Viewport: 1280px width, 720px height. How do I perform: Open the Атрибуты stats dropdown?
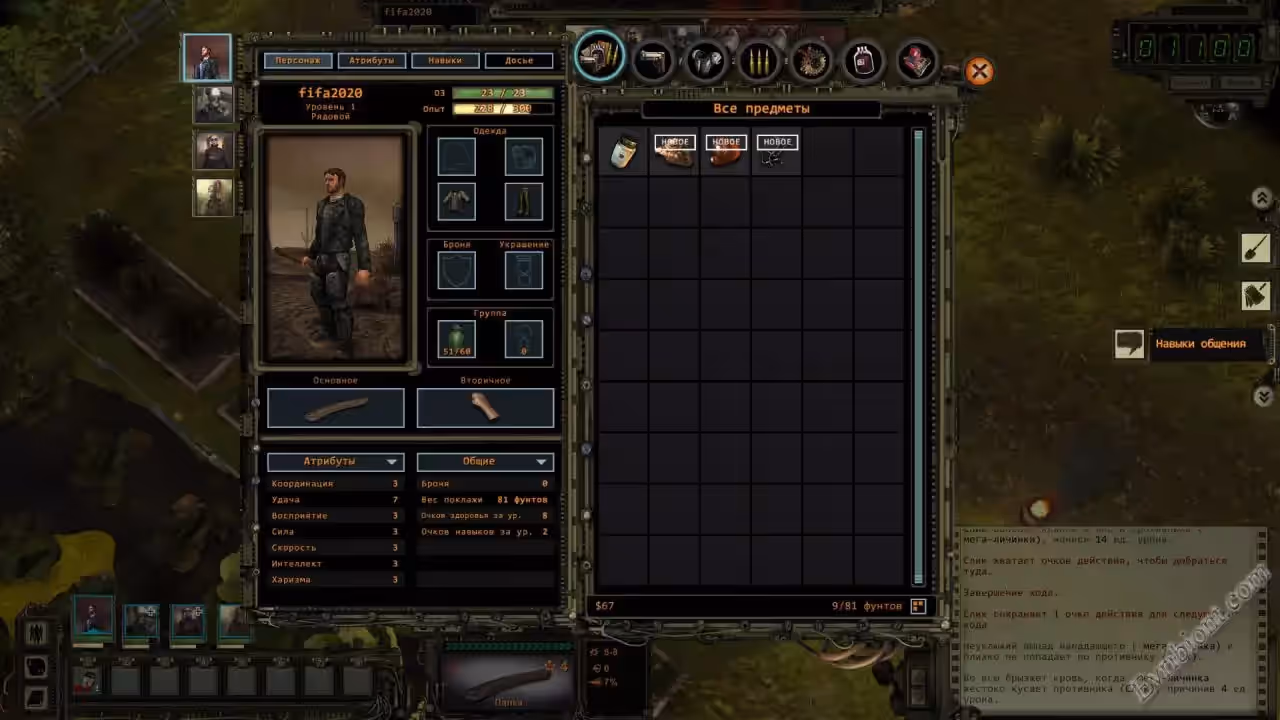click(x=335, y=462)
